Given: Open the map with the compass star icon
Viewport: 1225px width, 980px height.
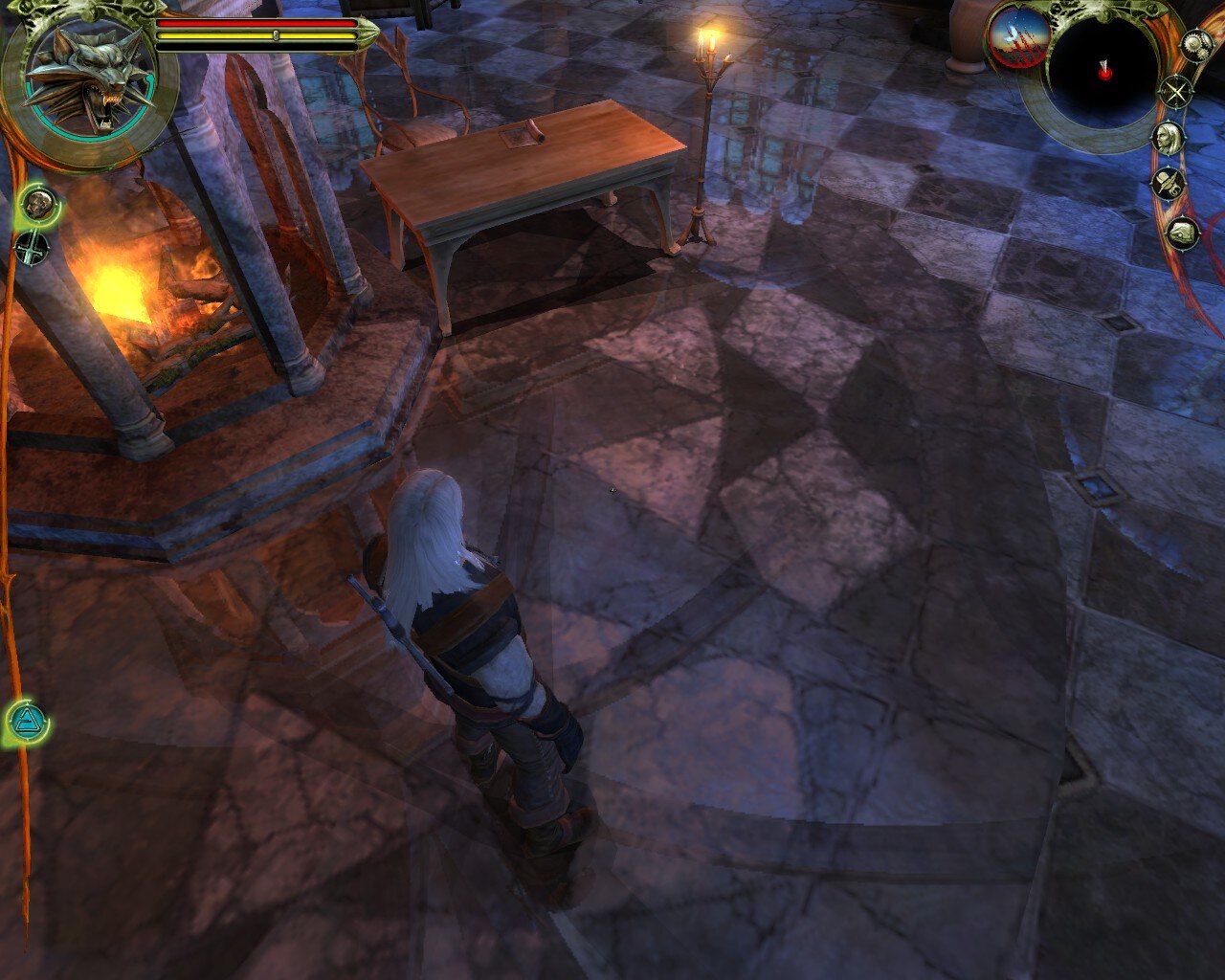Looking at the screenshot, I should pyautogui.click(x=1174, y=93).
